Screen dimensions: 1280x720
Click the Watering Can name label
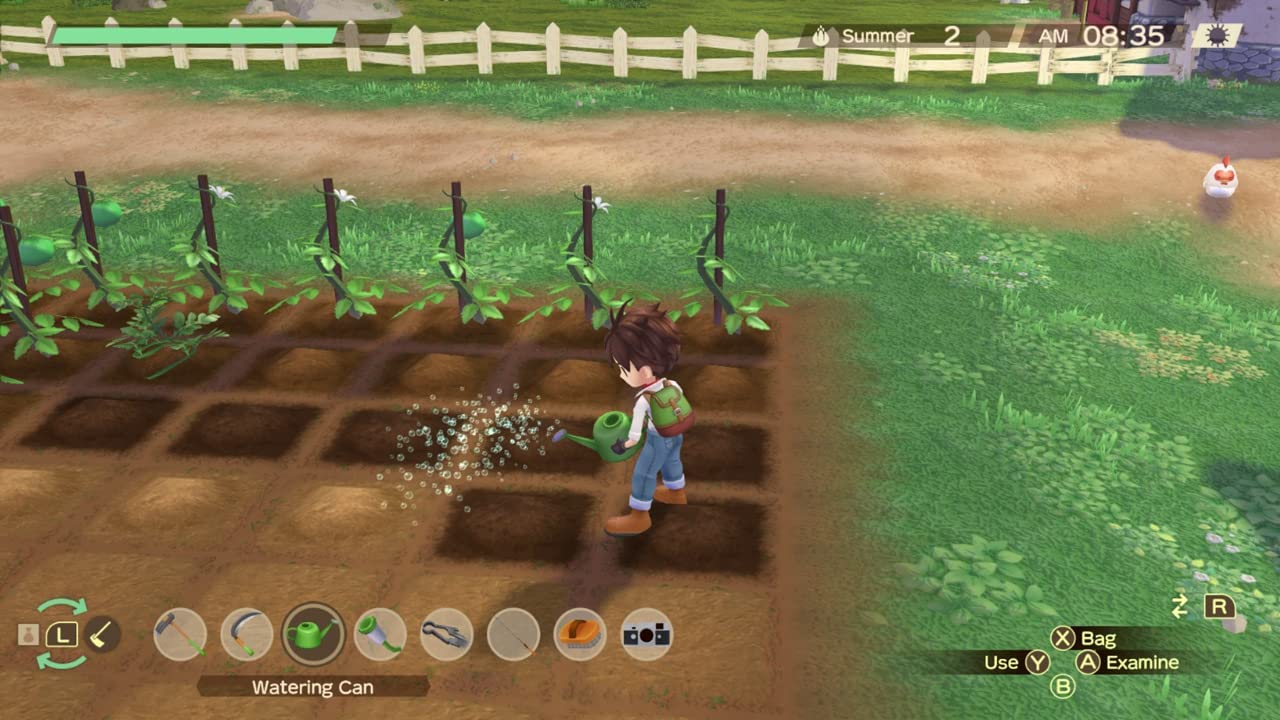pos(314,687)
